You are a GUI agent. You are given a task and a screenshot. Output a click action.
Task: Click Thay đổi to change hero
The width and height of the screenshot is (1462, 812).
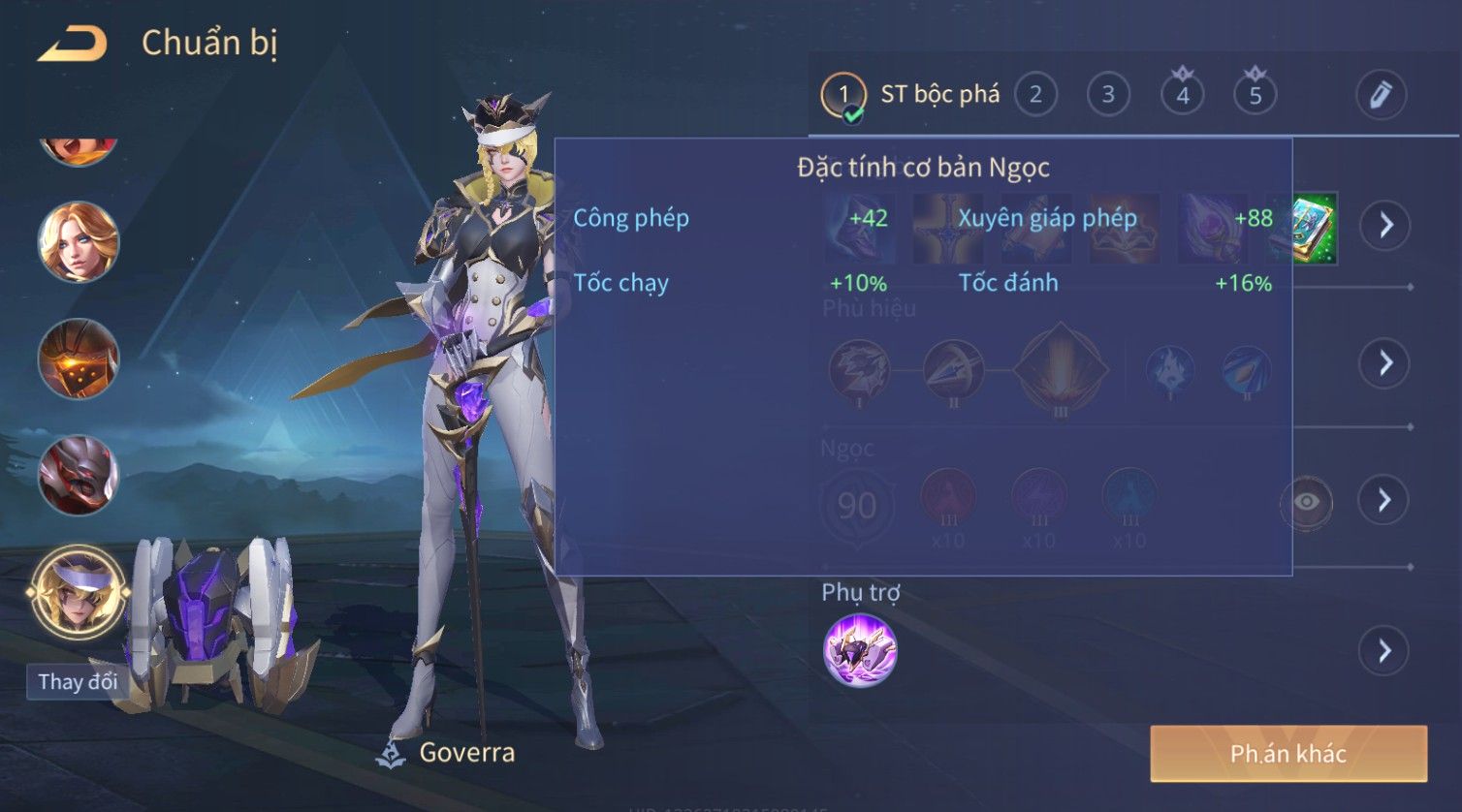(x=78, y=681)
